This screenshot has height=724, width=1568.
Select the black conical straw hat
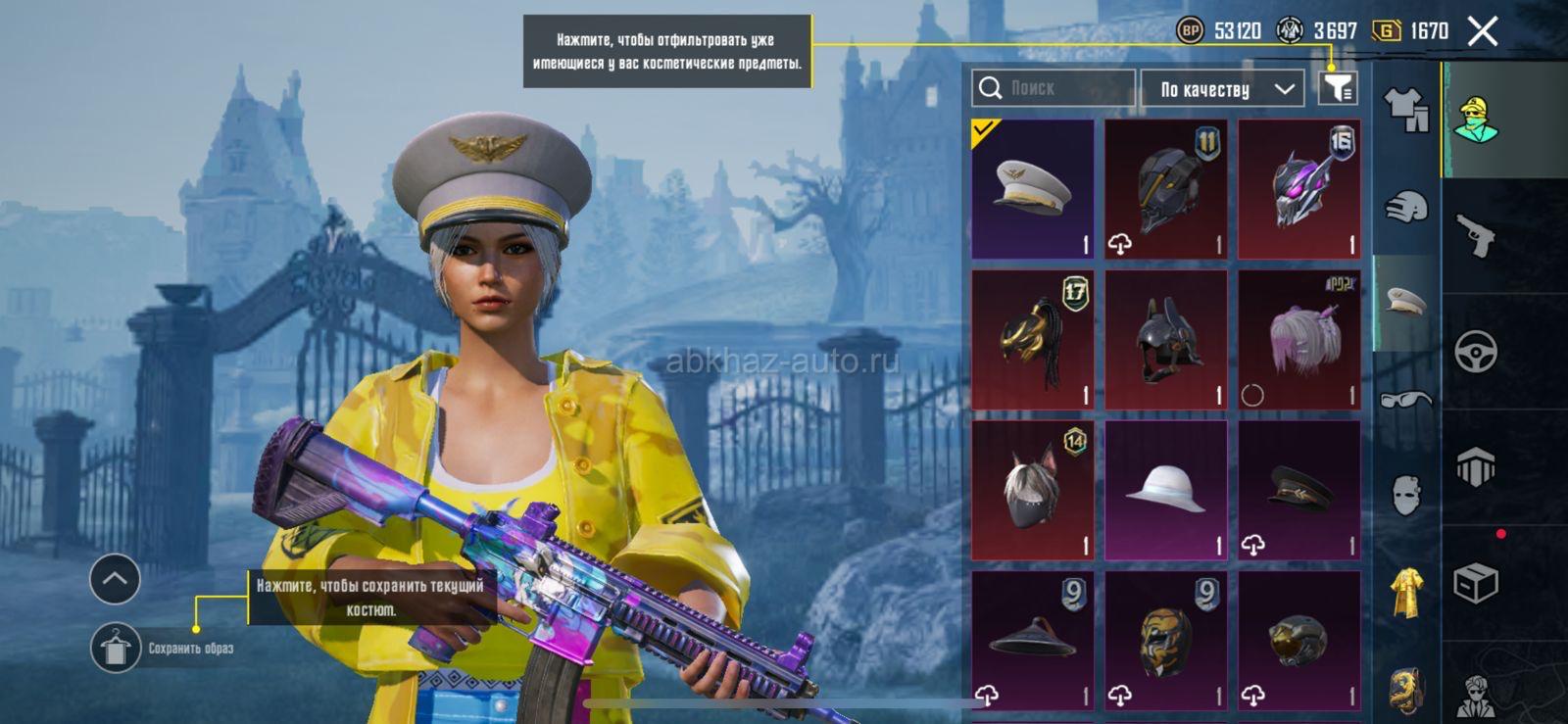tap(1032, 640)
